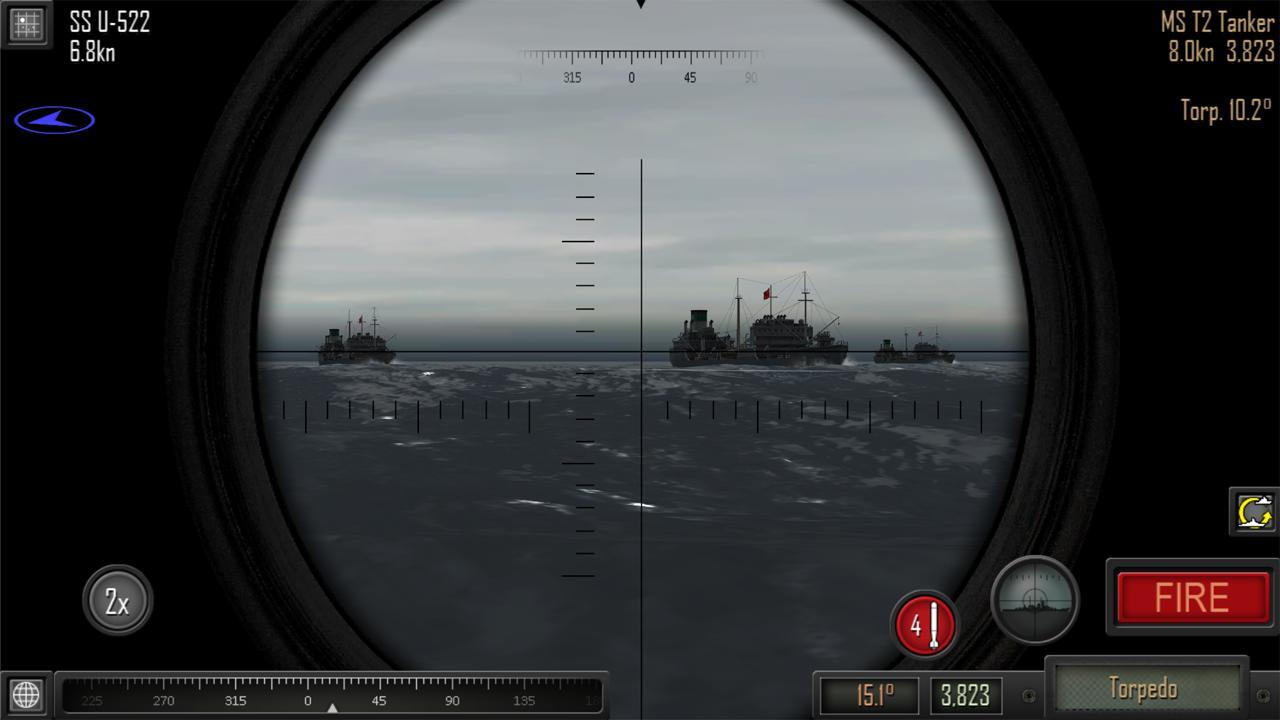The width and height of the screenshot is (1280, 720).
Task: Open the attack scope dial icon
Action: pos(1035,599)
